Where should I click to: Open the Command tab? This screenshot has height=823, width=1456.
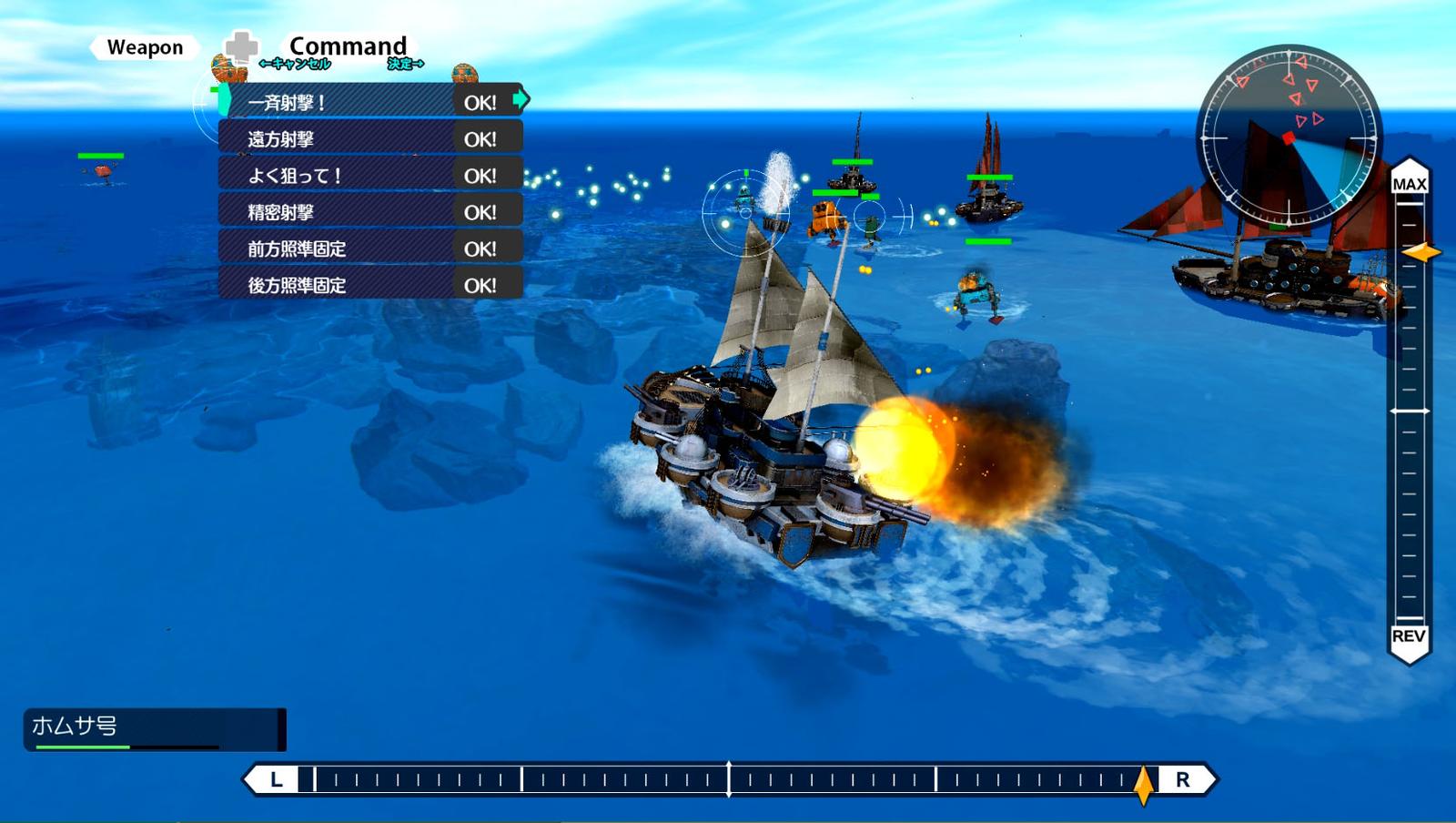tap(348, 46)
